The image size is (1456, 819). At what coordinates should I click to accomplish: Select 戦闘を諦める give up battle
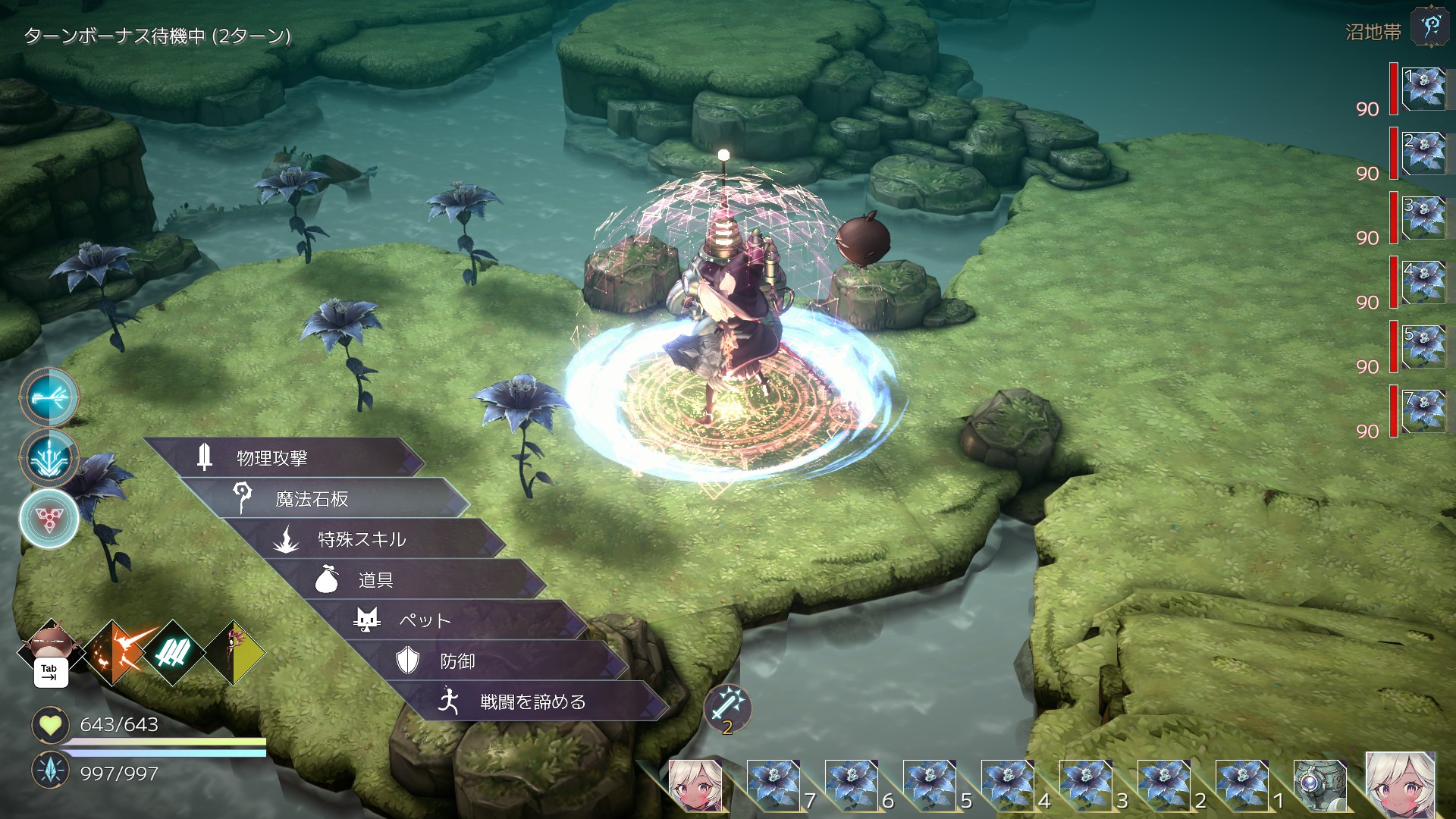click(x=532, y=702)
